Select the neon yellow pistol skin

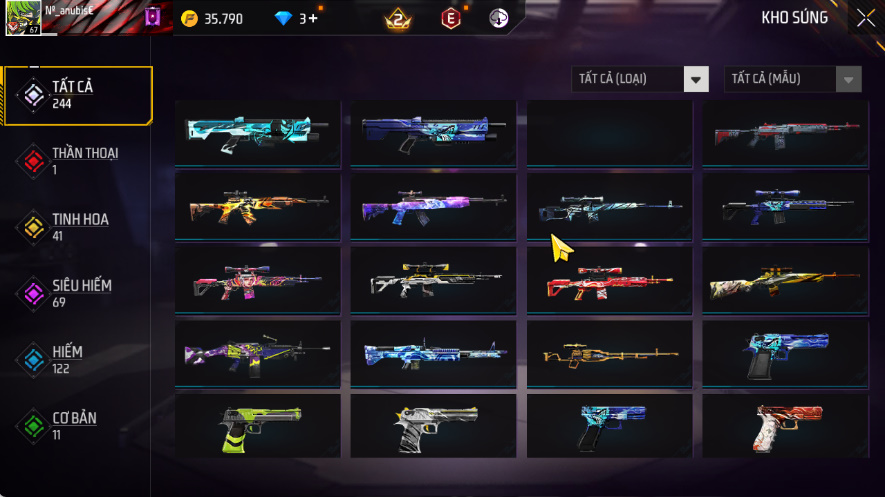(x=258, y=426)
